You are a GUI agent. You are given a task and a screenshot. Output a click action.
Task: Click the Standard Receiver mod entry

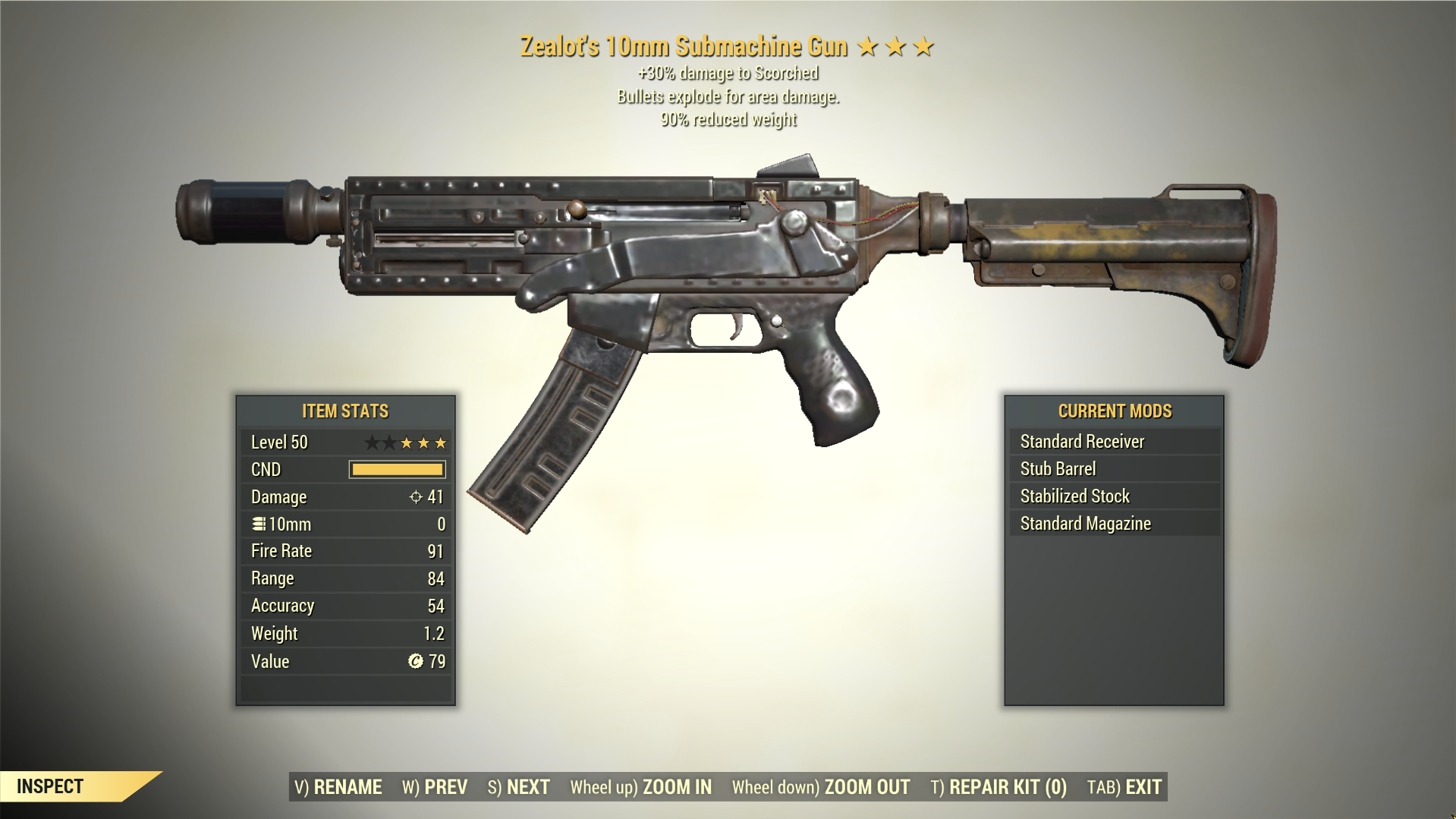tap(1081, 441)
